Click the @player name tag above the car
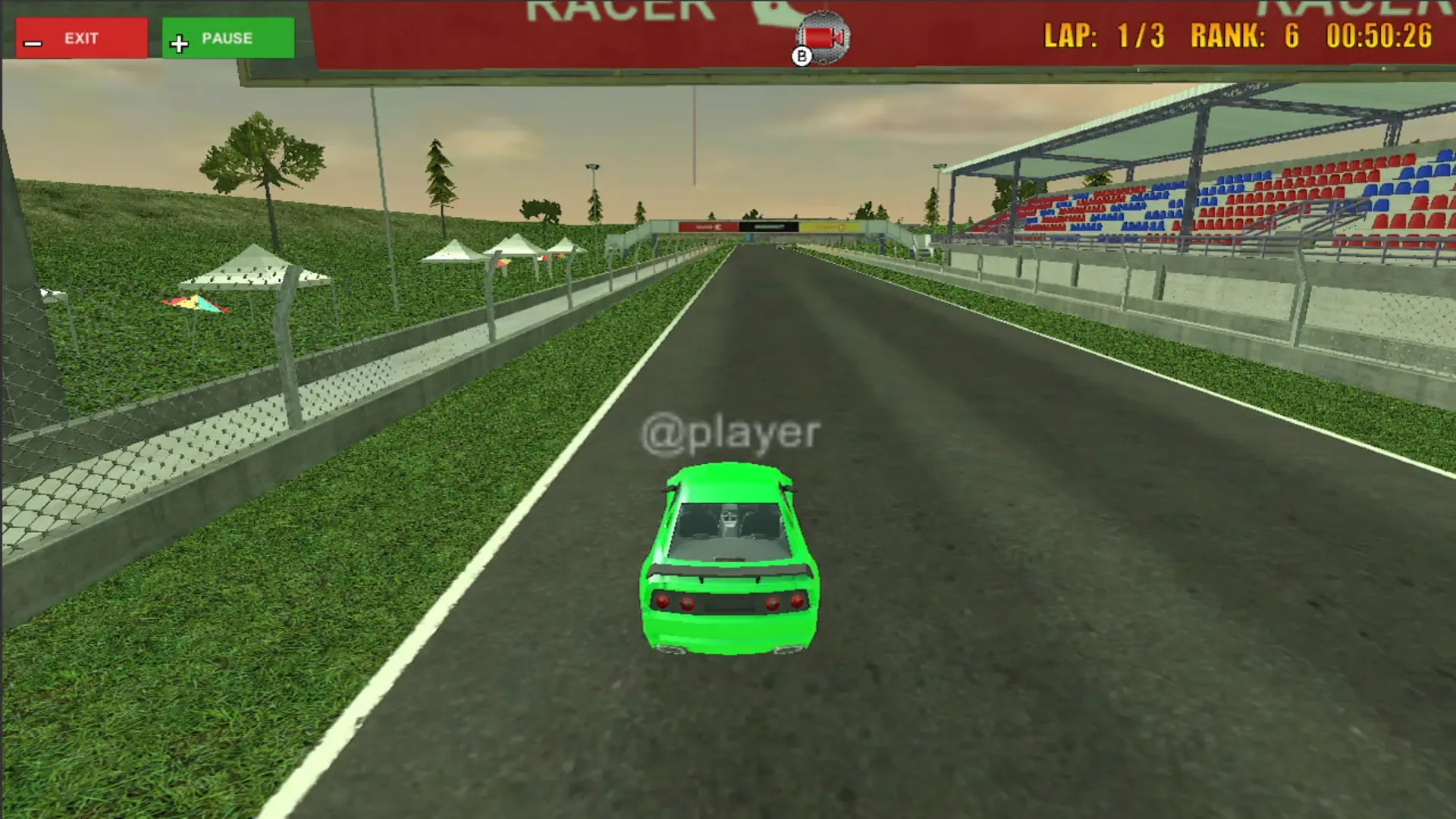The height and width of the screenshot is (819, 1456). pos(732,432)
